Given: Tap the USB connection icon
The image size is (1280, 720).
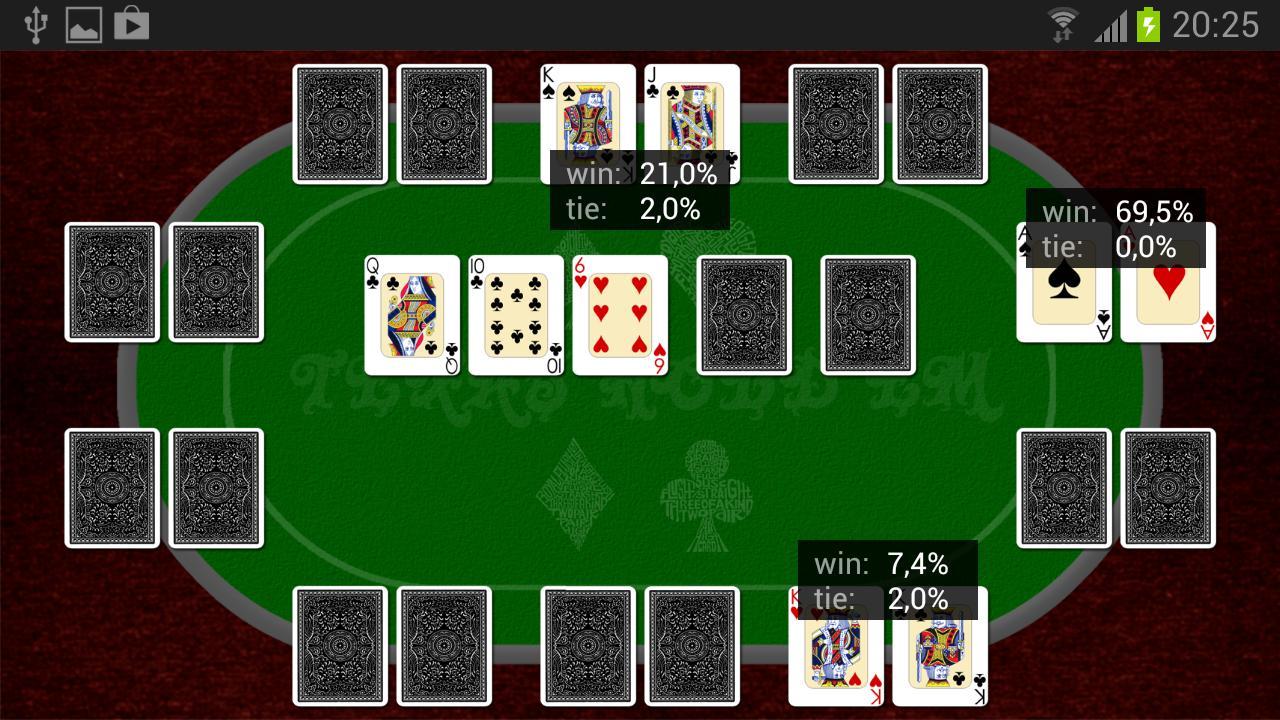Looking at the screenshot, I should 37,26.
